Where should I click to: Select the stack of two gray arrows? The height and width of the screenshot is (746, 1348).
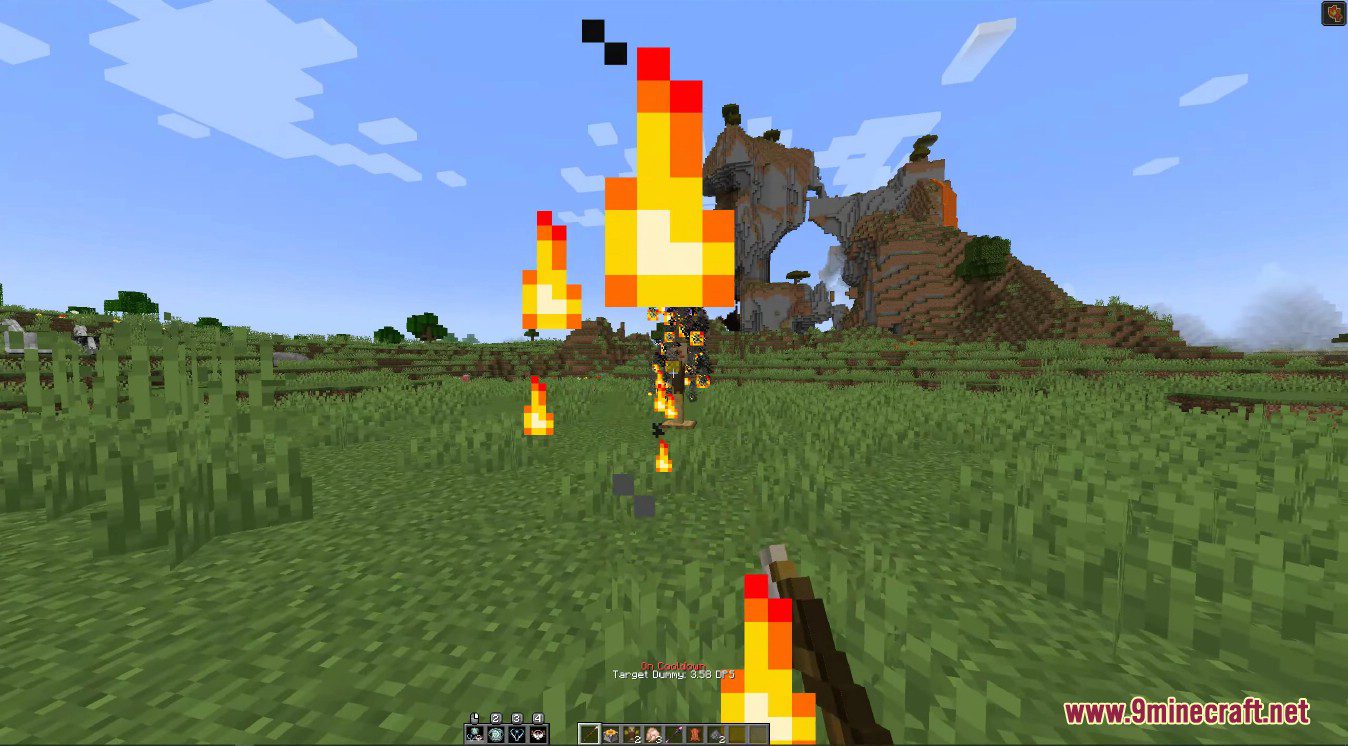pos(716,733)
